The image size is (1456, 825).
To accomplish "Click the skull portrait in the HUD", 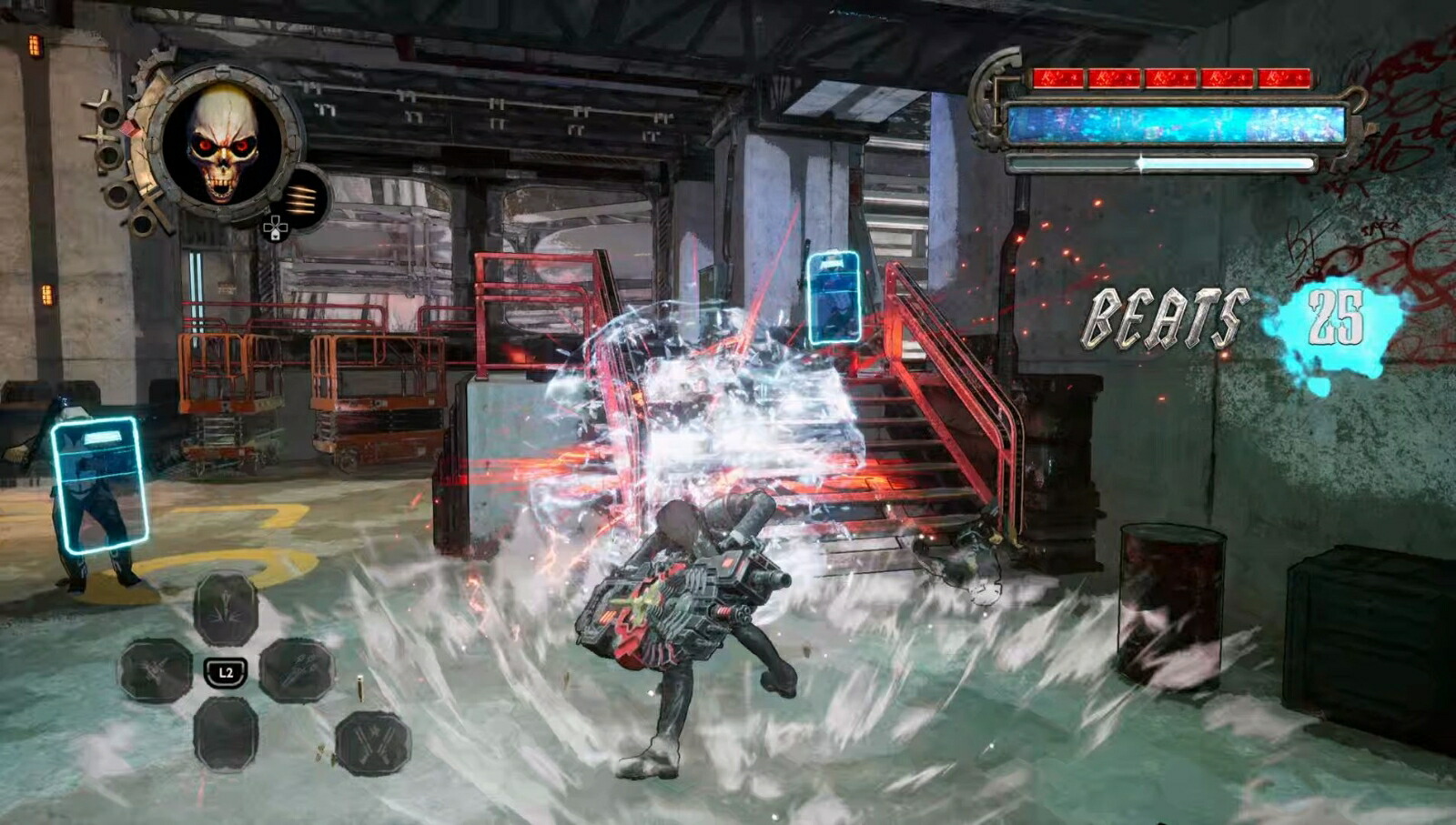I will point(221,146).
